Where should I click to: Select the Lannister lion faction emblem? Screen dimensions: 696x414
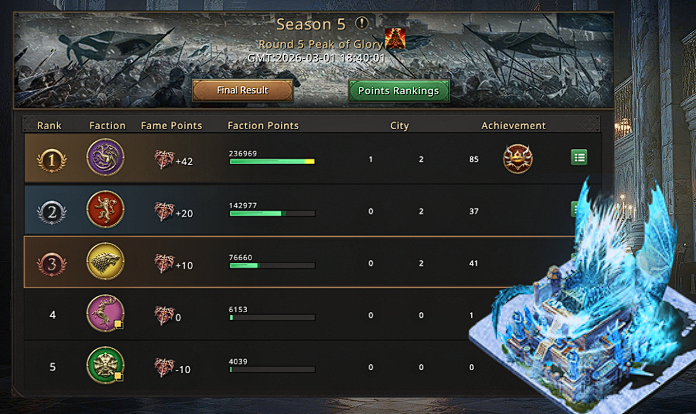click(103, 210)
